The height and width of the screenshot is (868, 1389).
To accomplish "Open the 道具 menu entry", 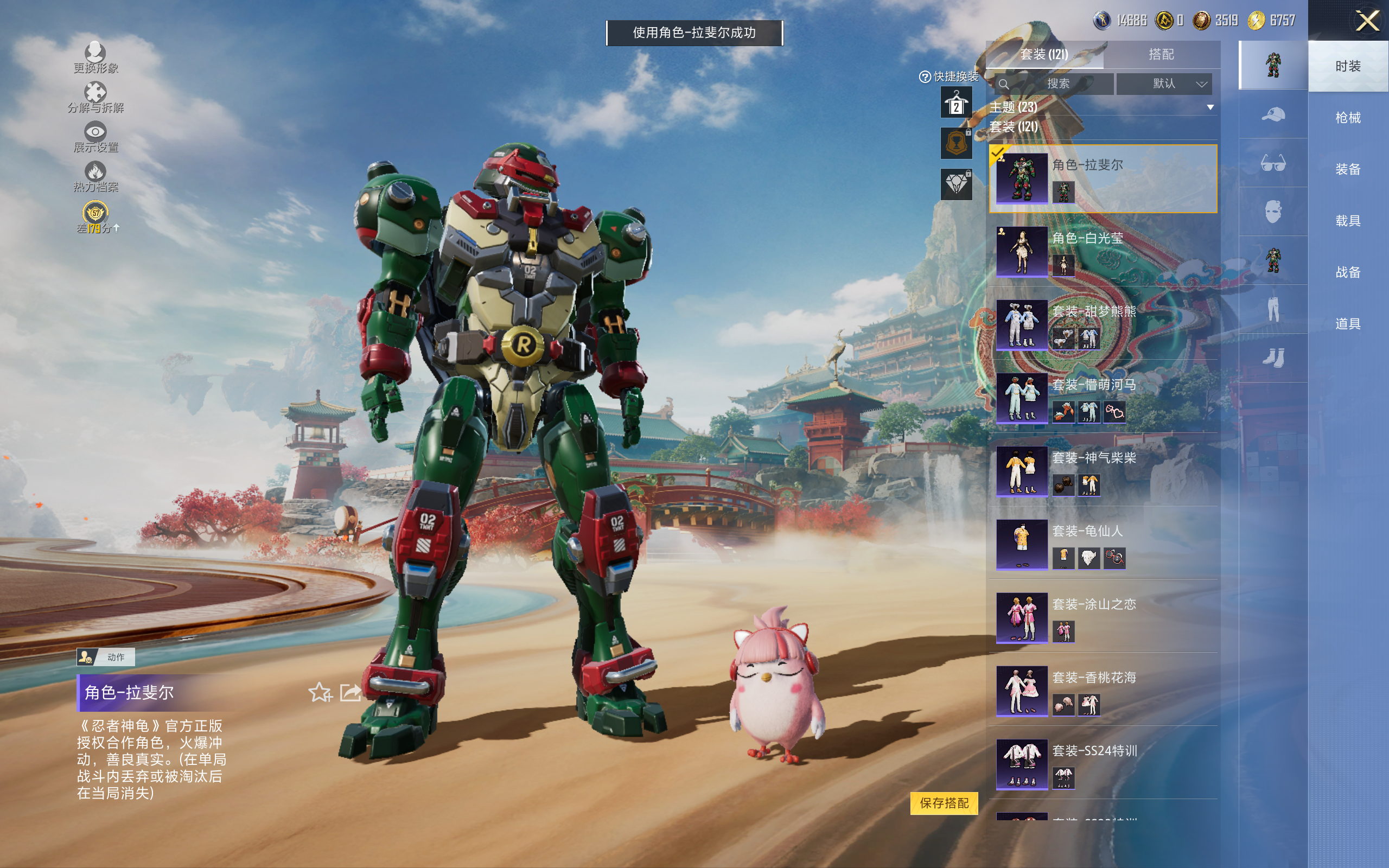I will coord(1347,324).
